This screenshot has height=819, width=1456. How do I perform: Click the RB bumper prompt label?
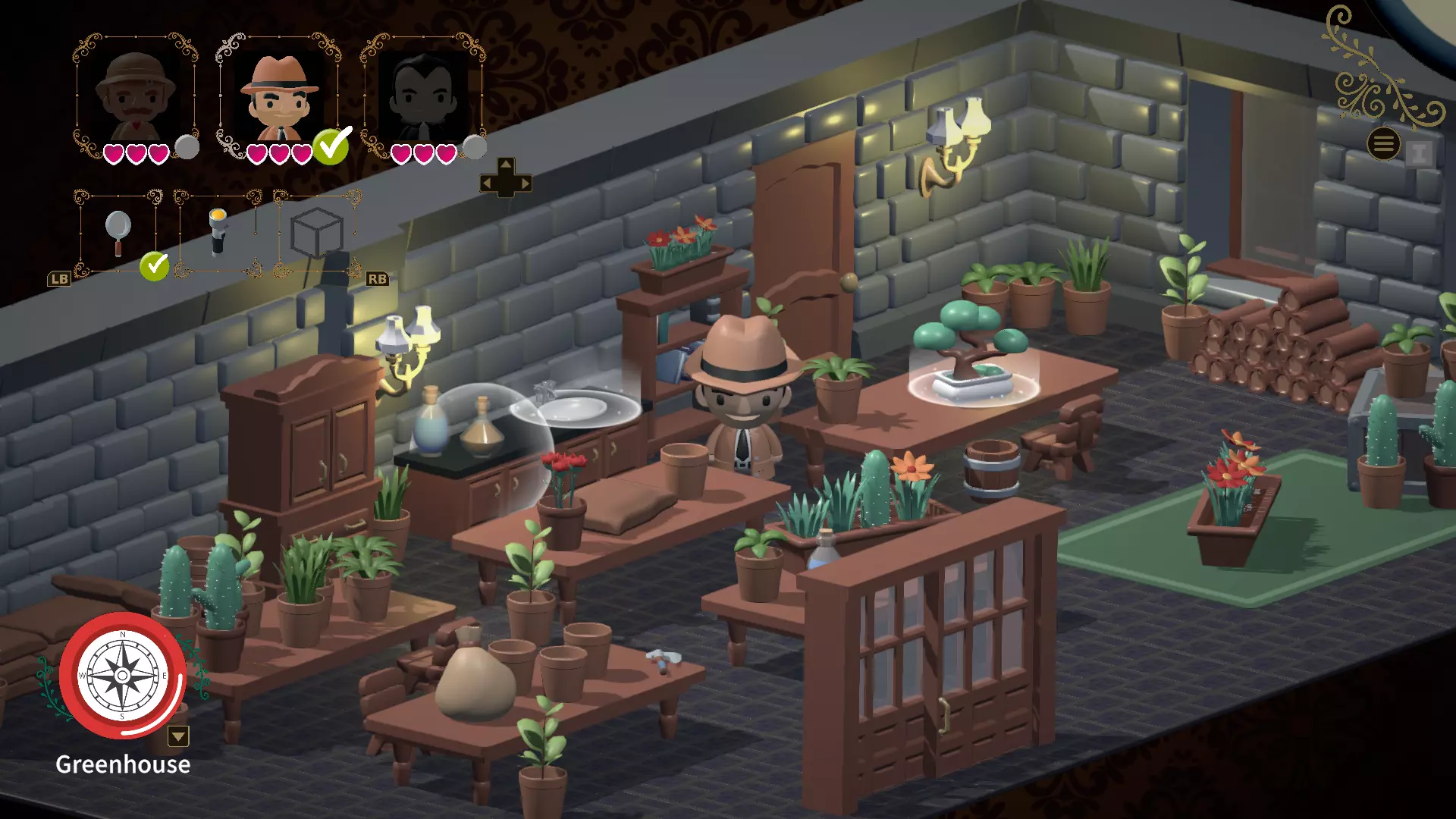[x=377, y=278]
